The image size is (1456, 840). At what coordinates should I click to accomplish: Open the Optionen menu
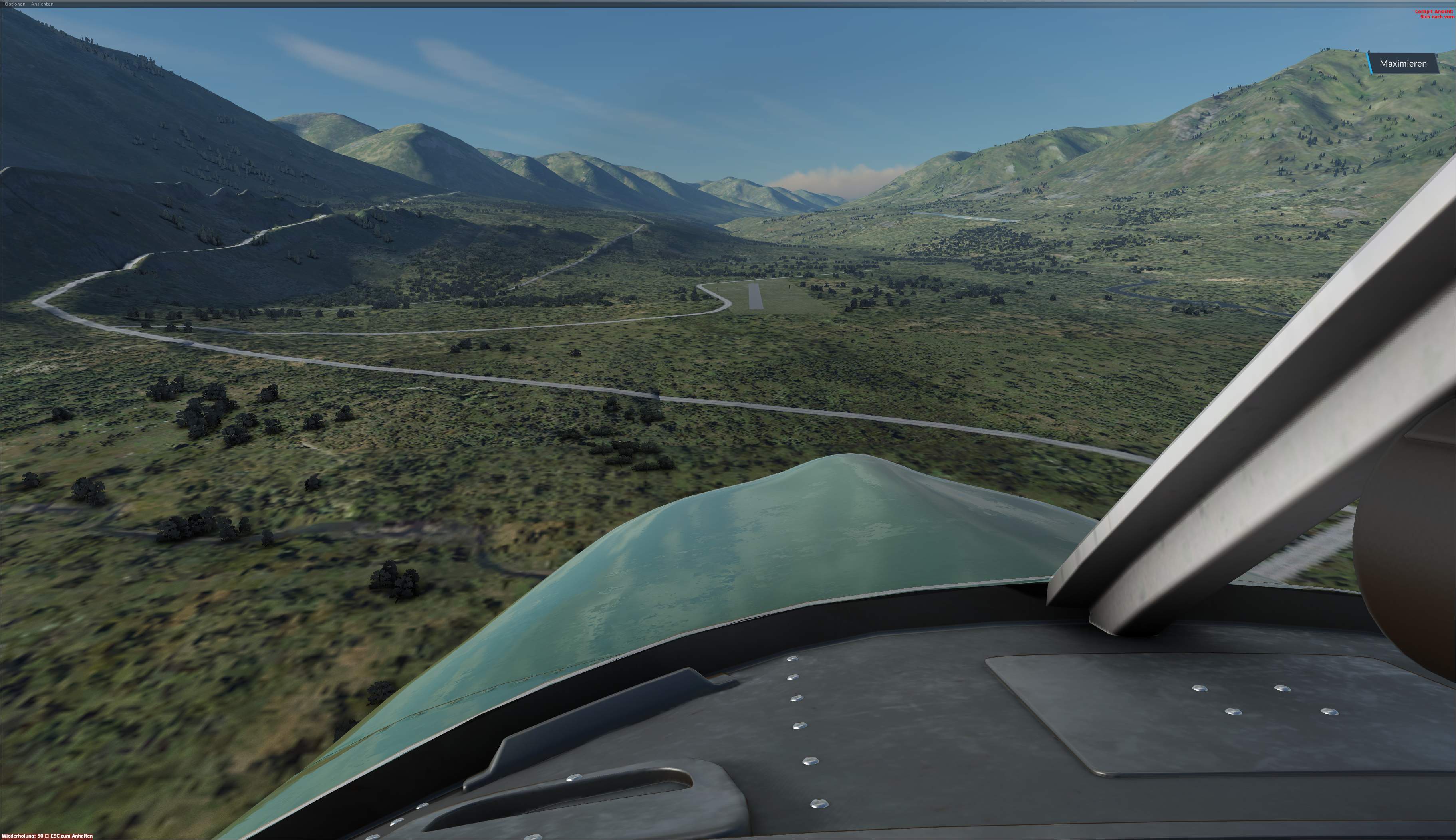[15, 4]
